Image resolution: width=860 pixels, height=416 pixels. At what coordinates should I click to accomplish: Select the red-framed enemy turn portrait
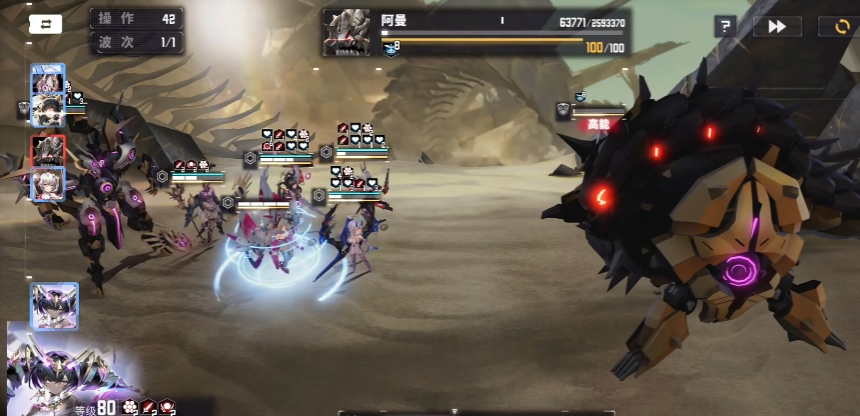click(48, 150)
